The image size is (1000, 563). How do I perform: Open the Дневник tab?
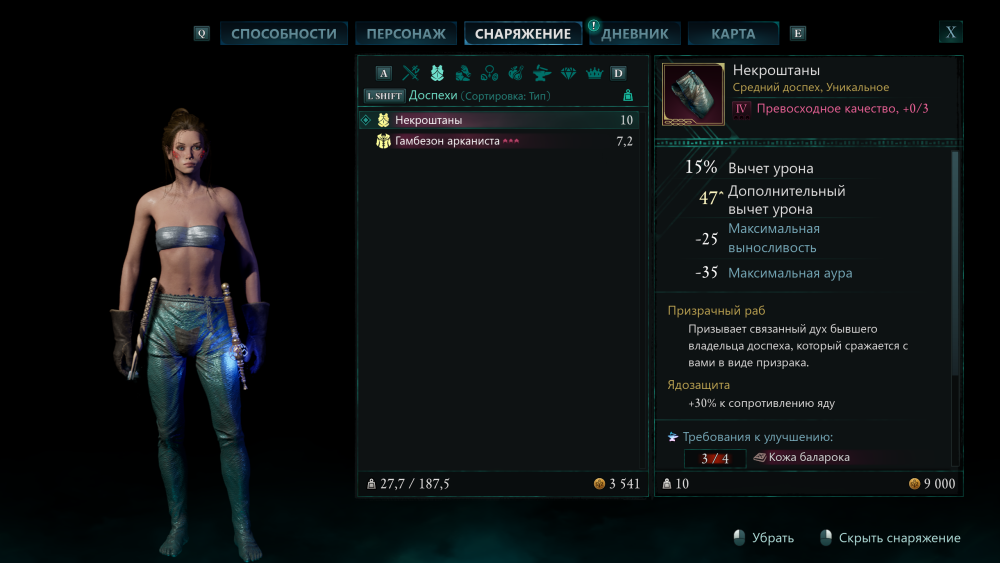coord(635,34)
